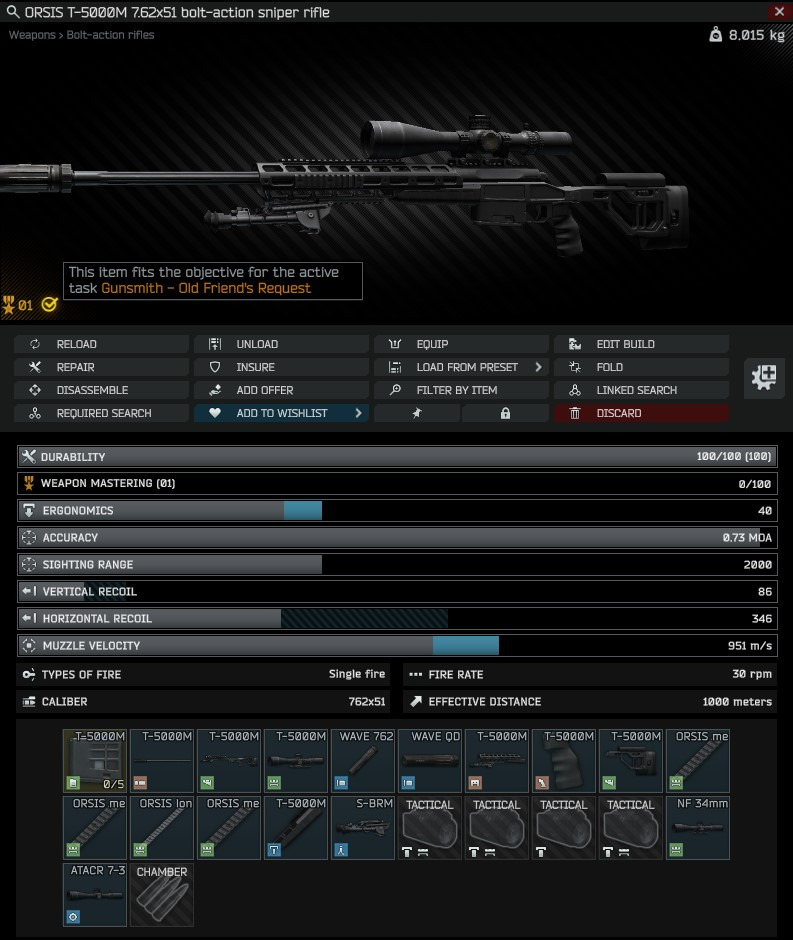793x940 pixels.
Task: Filter by this item
Action: pos(461,390)
